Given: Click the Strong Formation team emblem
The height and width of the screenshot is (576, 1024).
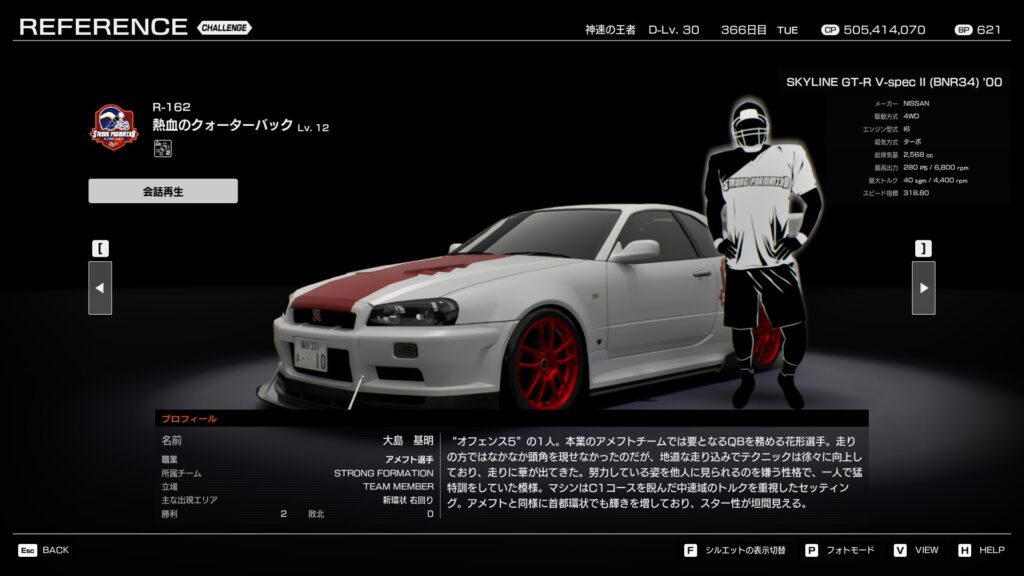Looking at the screenshot, I should tap(114, 127).
